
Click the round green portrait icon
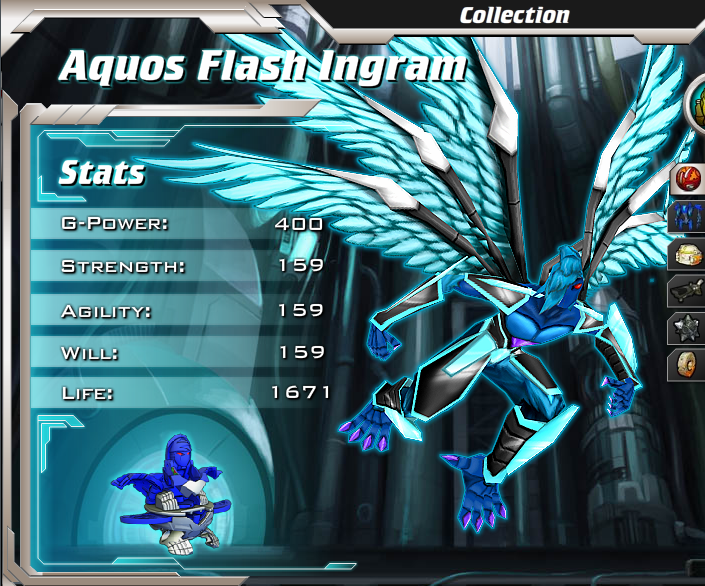tap(696, 103)
